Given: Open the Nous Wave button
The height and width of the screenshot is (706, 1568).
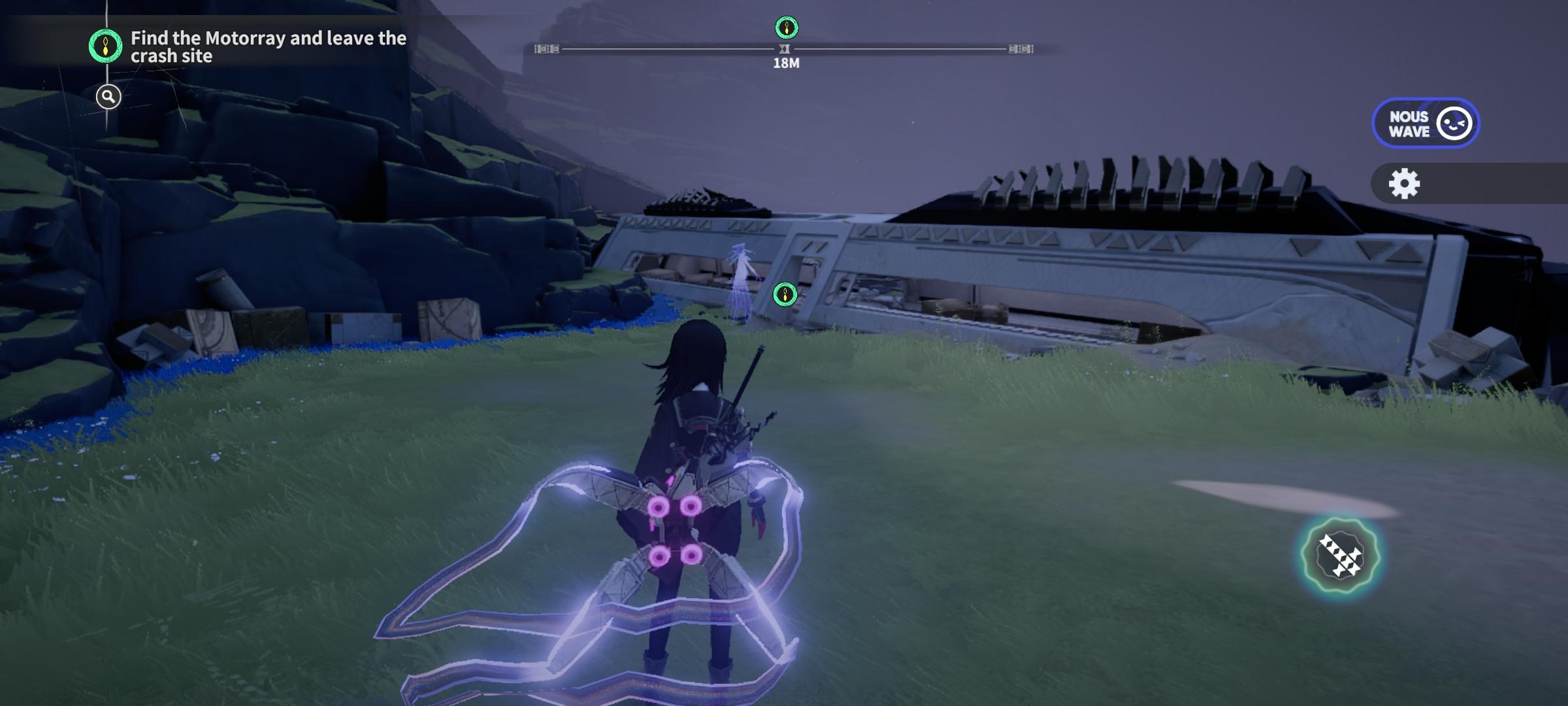Looking at the screenshot, I should [1425, 124].
